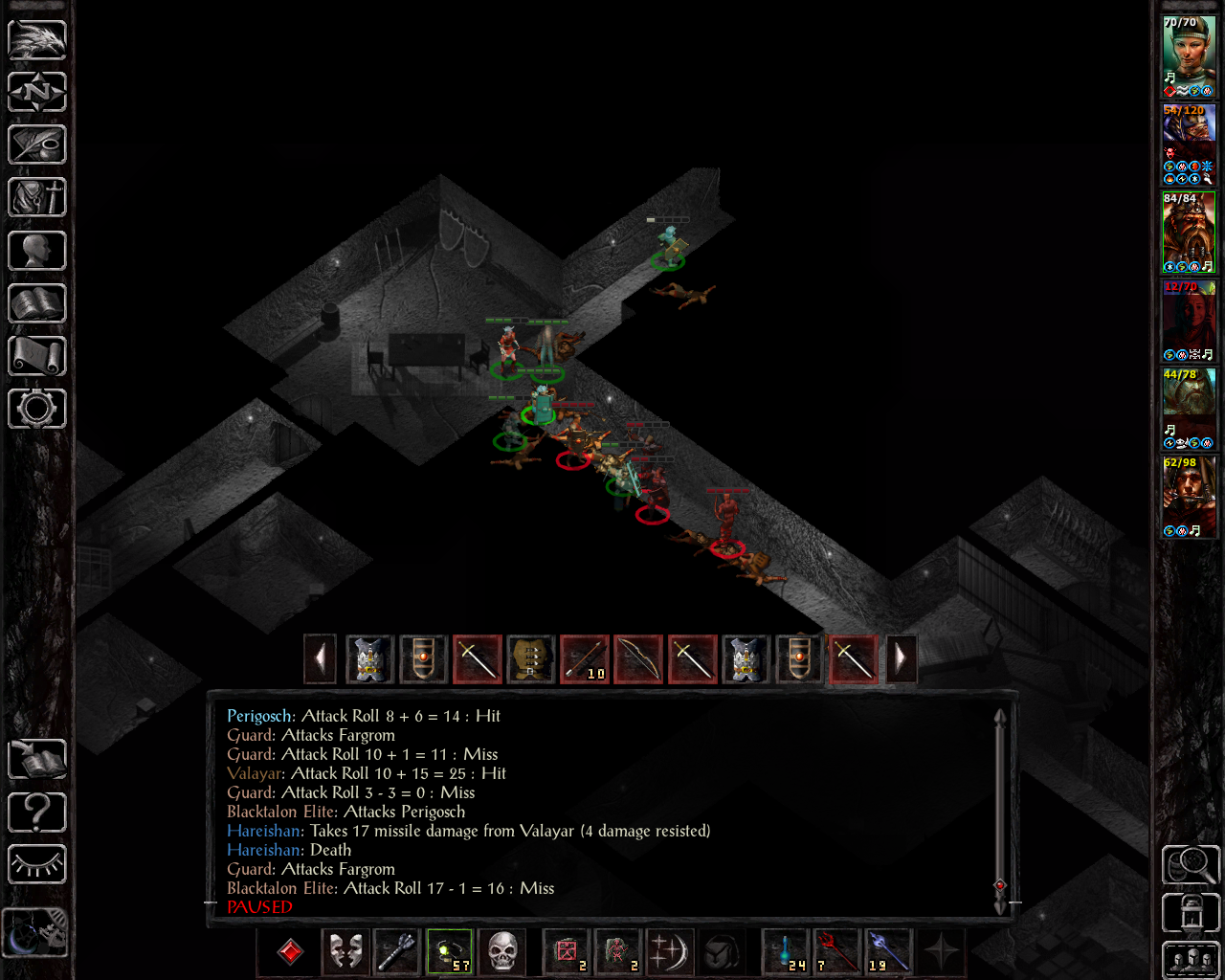The image size is (1225, 980).
Task: Open the inventory armor-and-sword button
Action: [37, 198]
